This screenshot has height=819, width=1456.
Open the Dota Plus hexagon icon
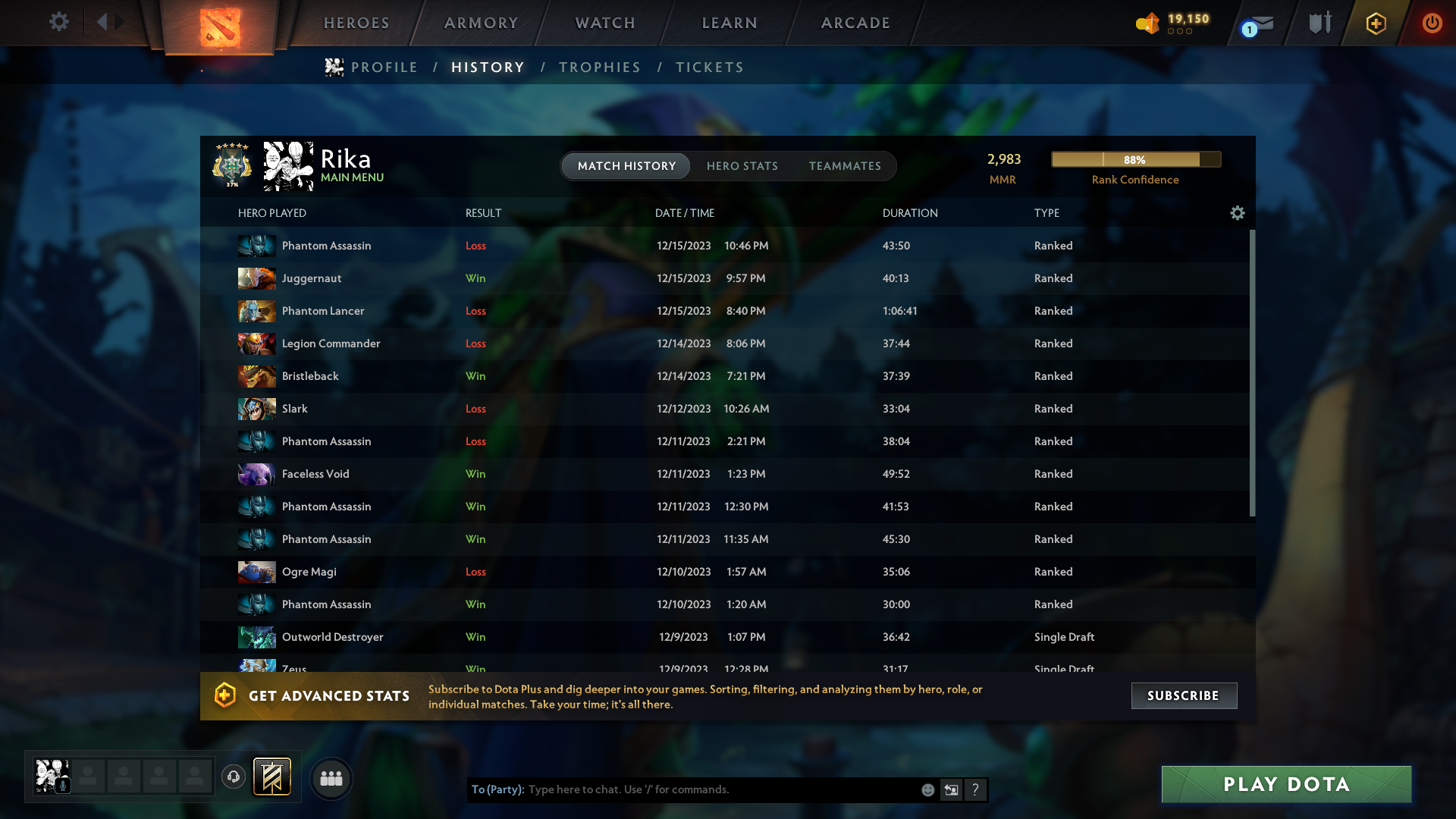[1375, 24]
